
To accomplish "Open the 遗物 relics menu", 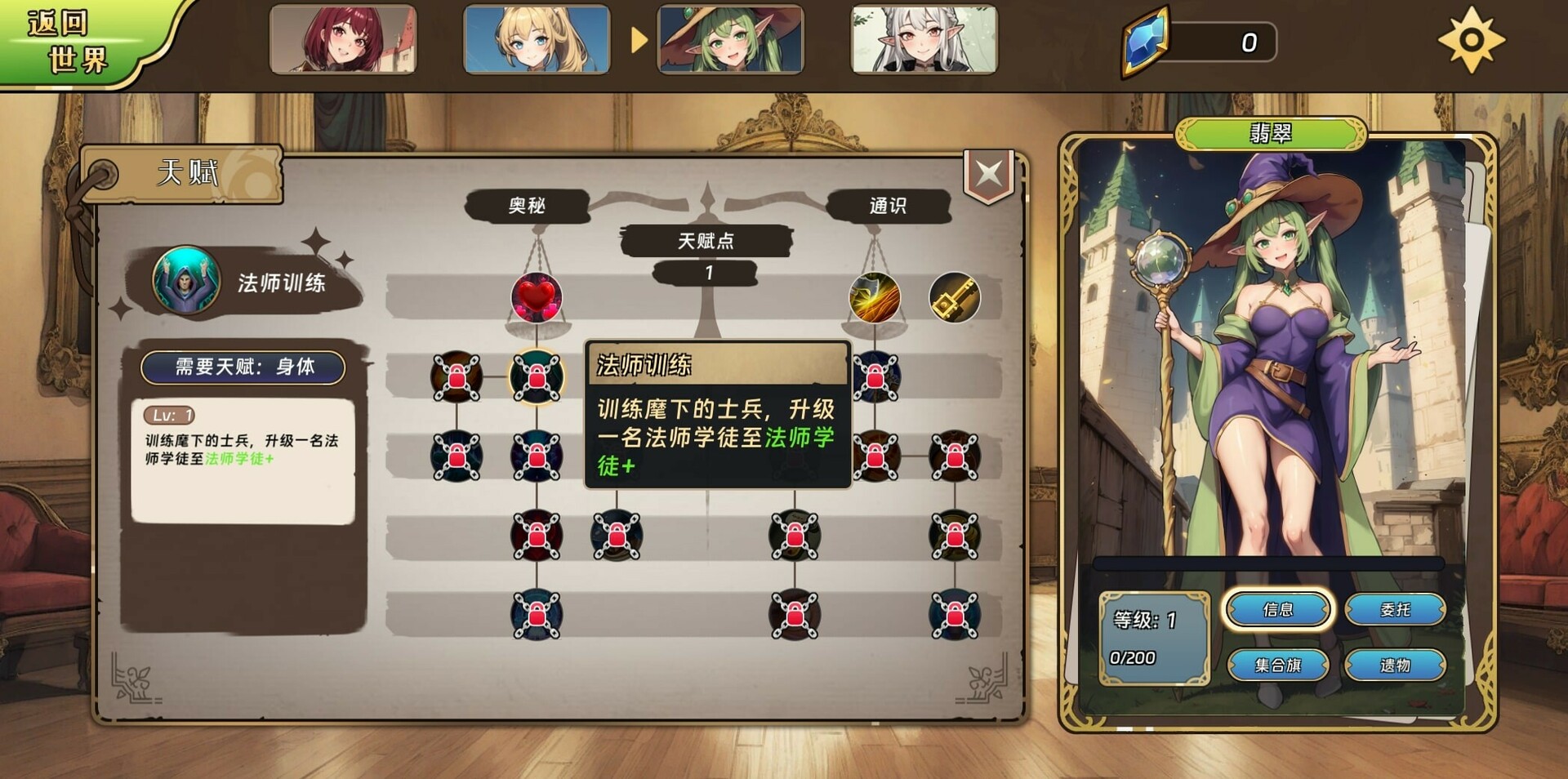I will point(1396,665).
